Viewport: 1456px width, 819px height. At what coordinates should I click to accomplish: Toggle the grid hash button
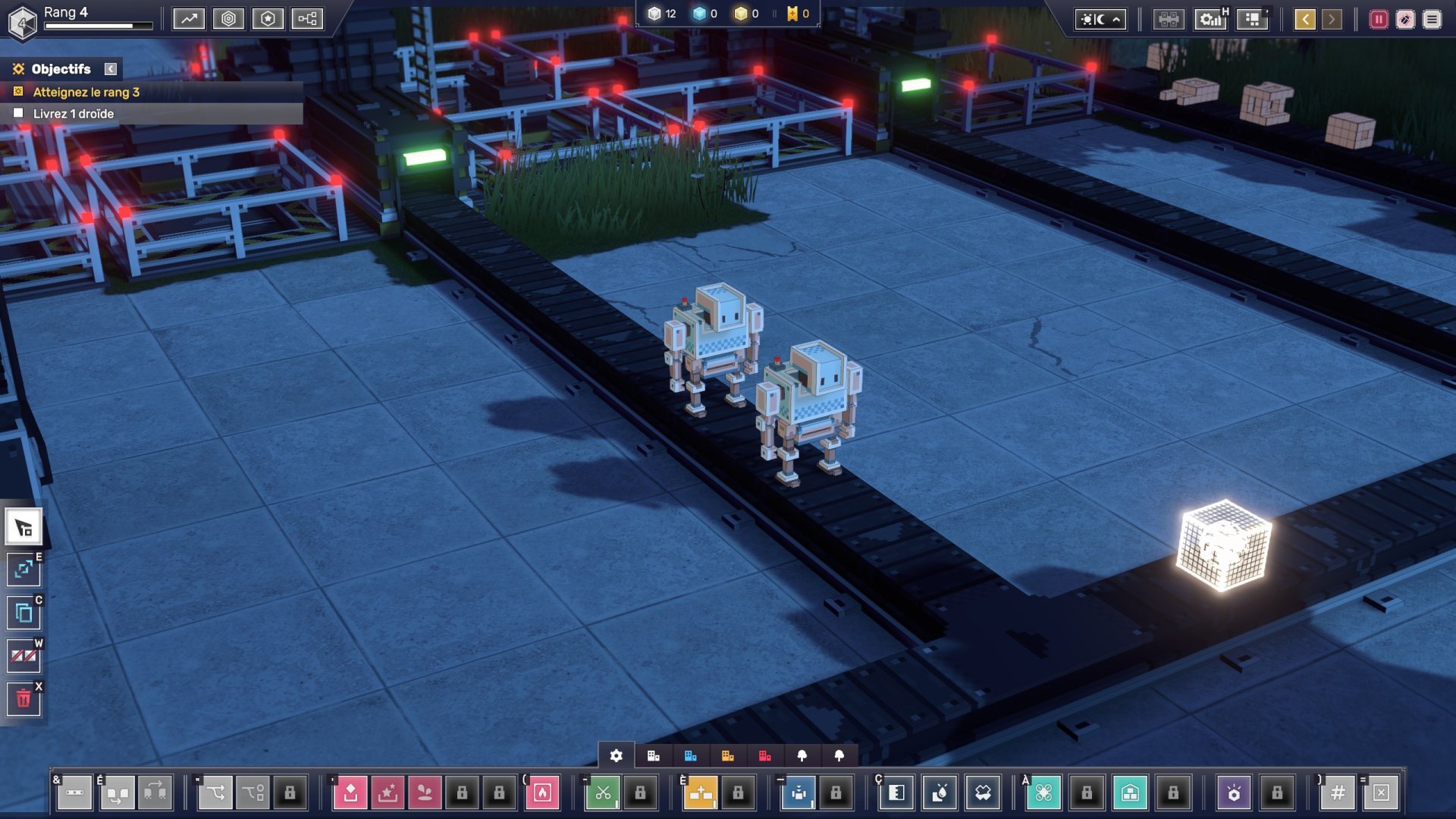point(1338,792)
